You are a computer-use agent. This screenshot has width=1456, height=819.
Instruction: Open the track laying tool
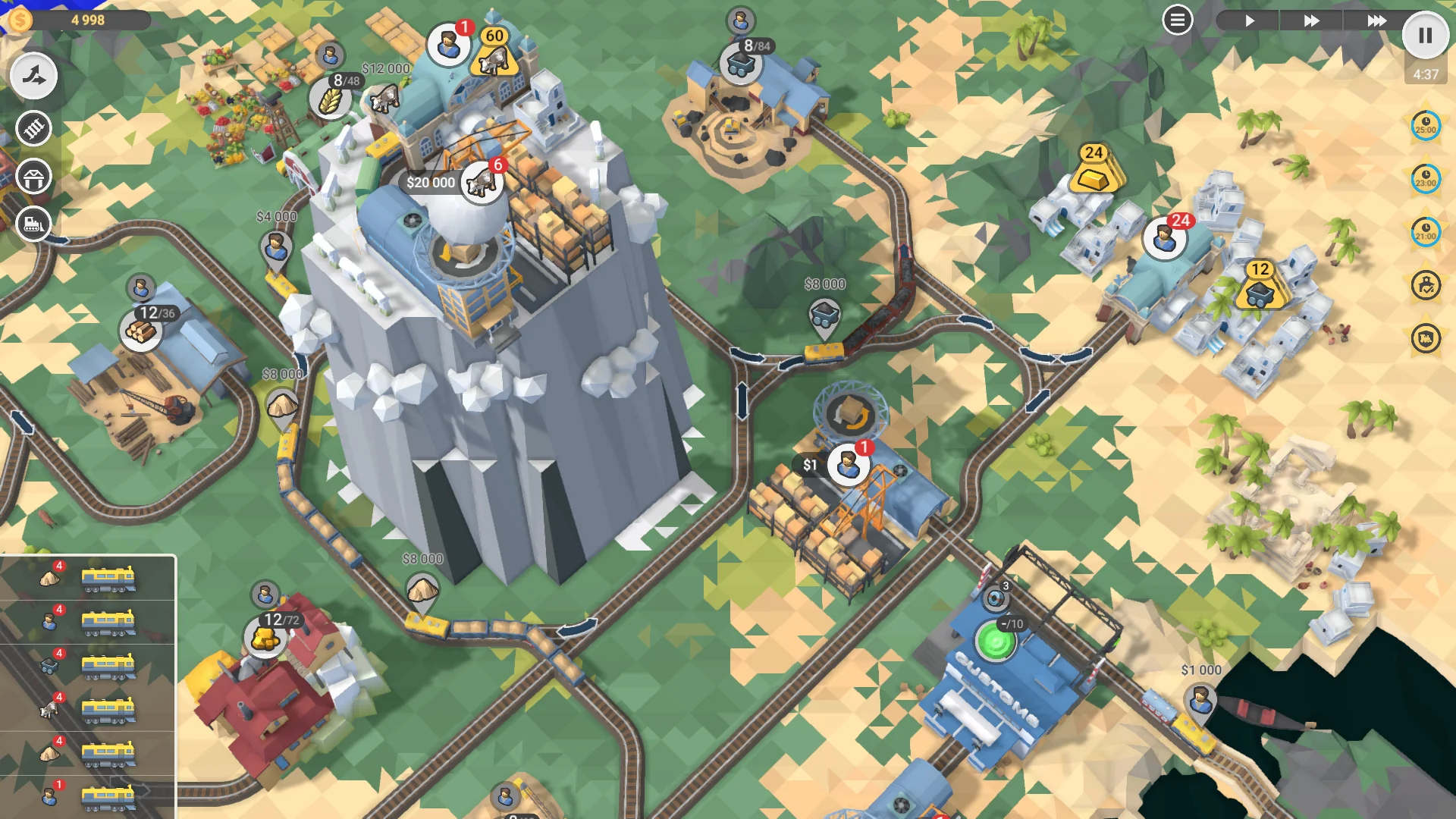pyautogui.click(x=33, y=129)
